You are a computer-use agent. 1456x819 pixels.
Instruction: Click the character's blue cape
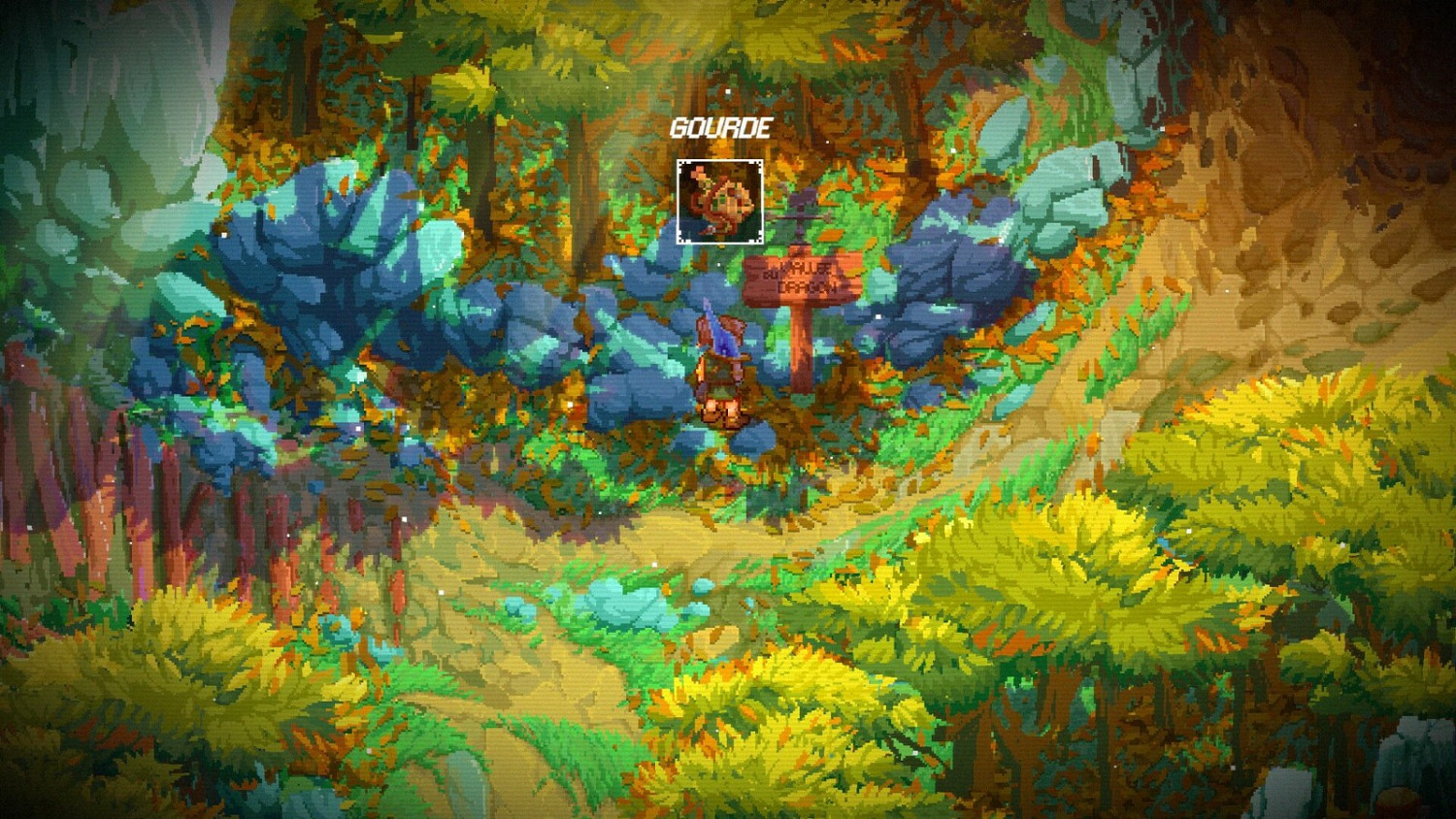click(x=726, y=344)
